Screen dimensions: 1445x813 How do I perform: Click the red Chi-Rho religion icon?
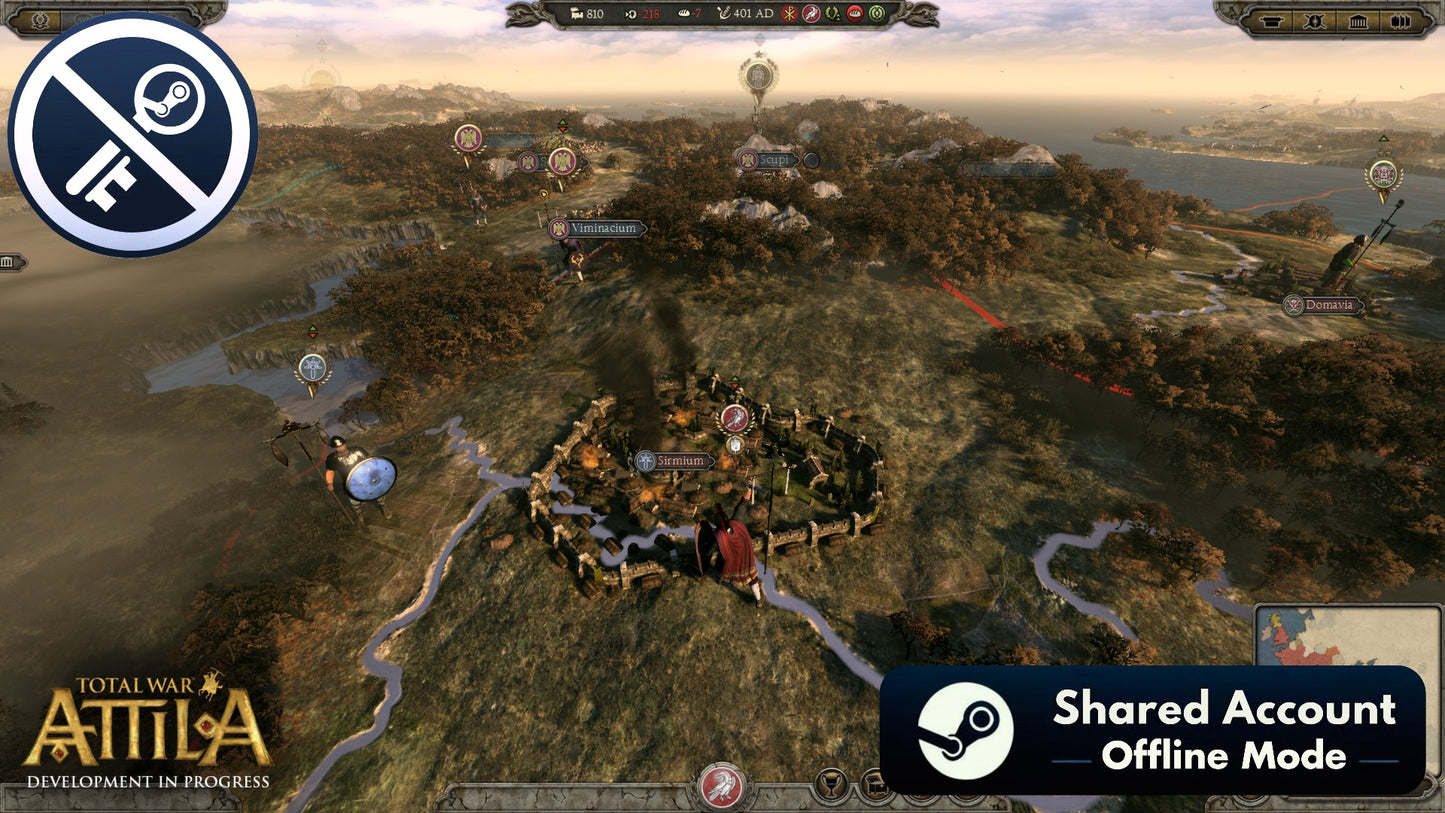(789, 14)
